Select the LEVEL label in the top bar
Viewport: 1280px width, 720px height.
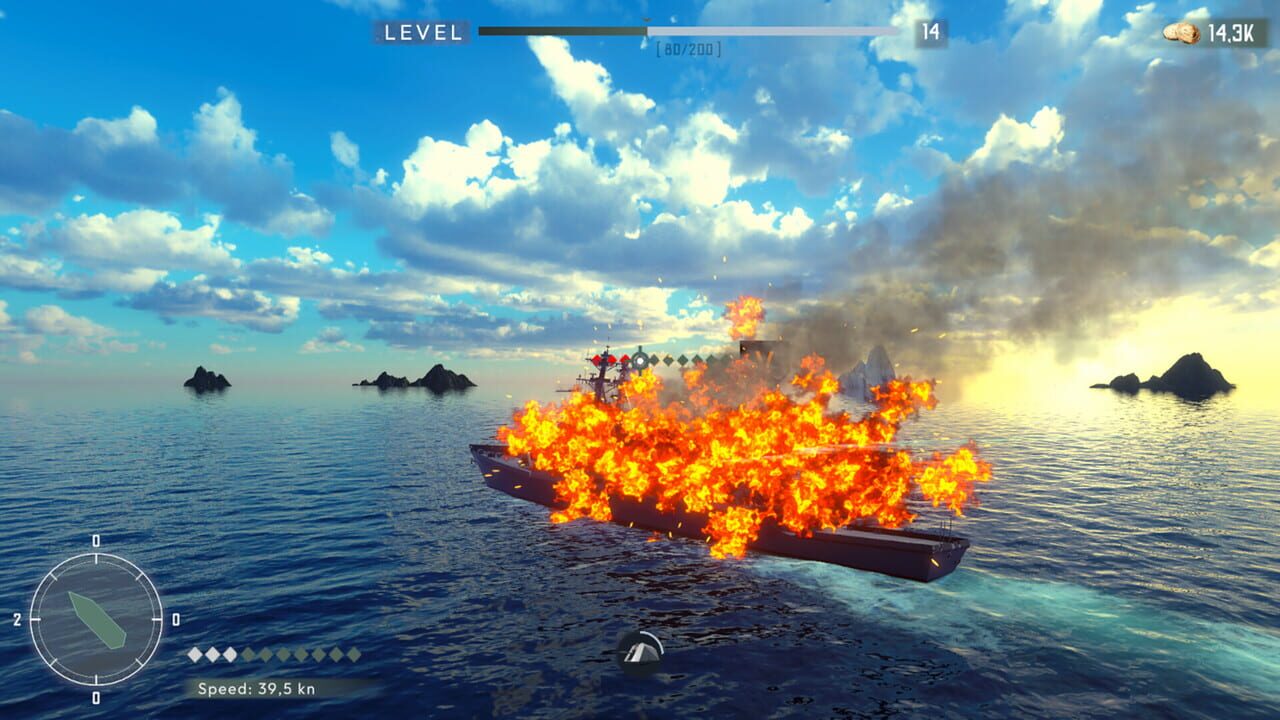tap(424, 30)
